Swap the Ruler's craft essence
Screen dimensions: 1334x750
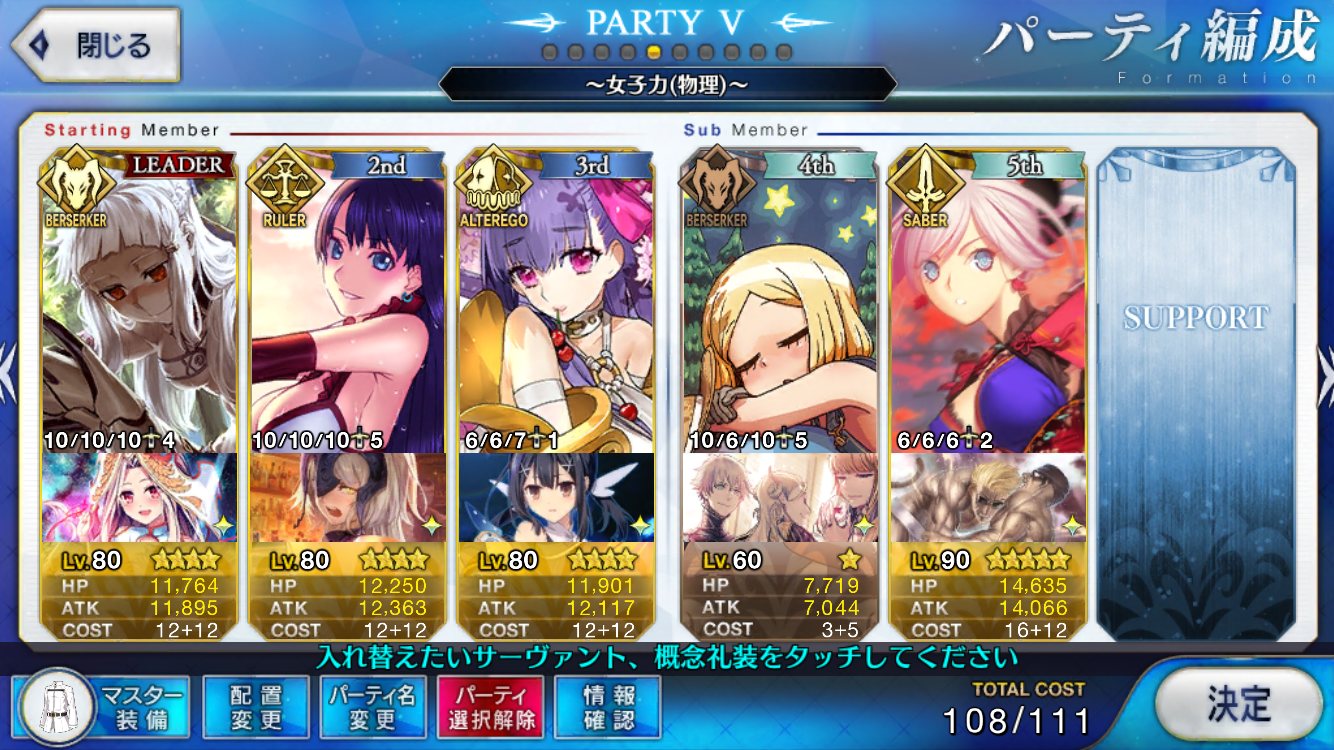coord(346,497)
